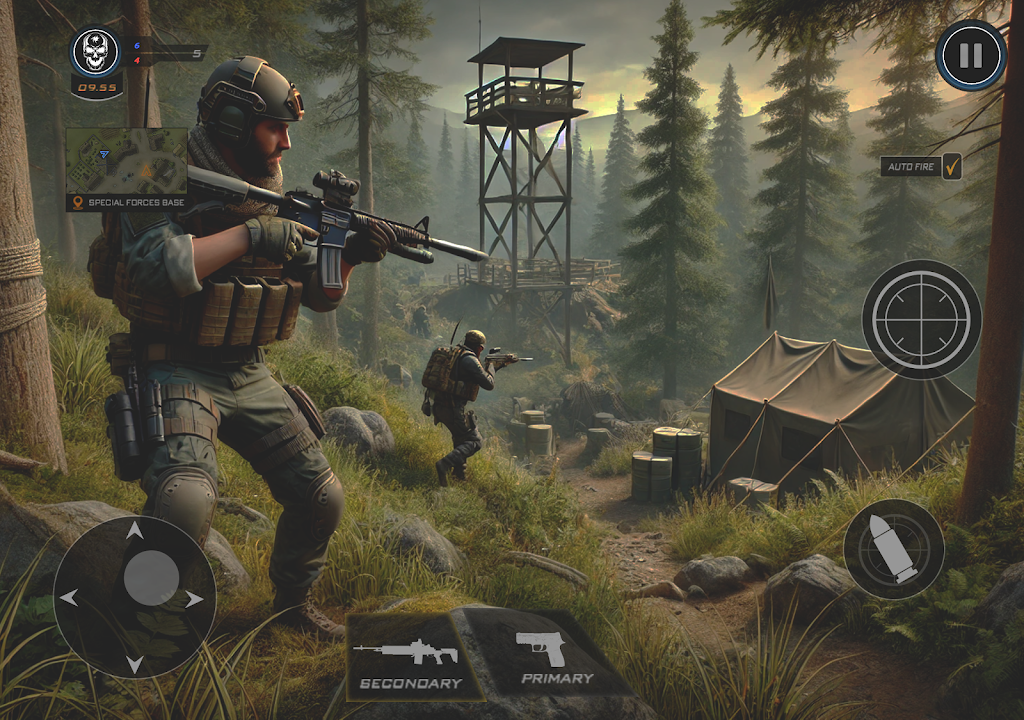Toggle the Auto Fire checkbox
The height and width of the screenshot is (720, 1024).
click(951, 166)
